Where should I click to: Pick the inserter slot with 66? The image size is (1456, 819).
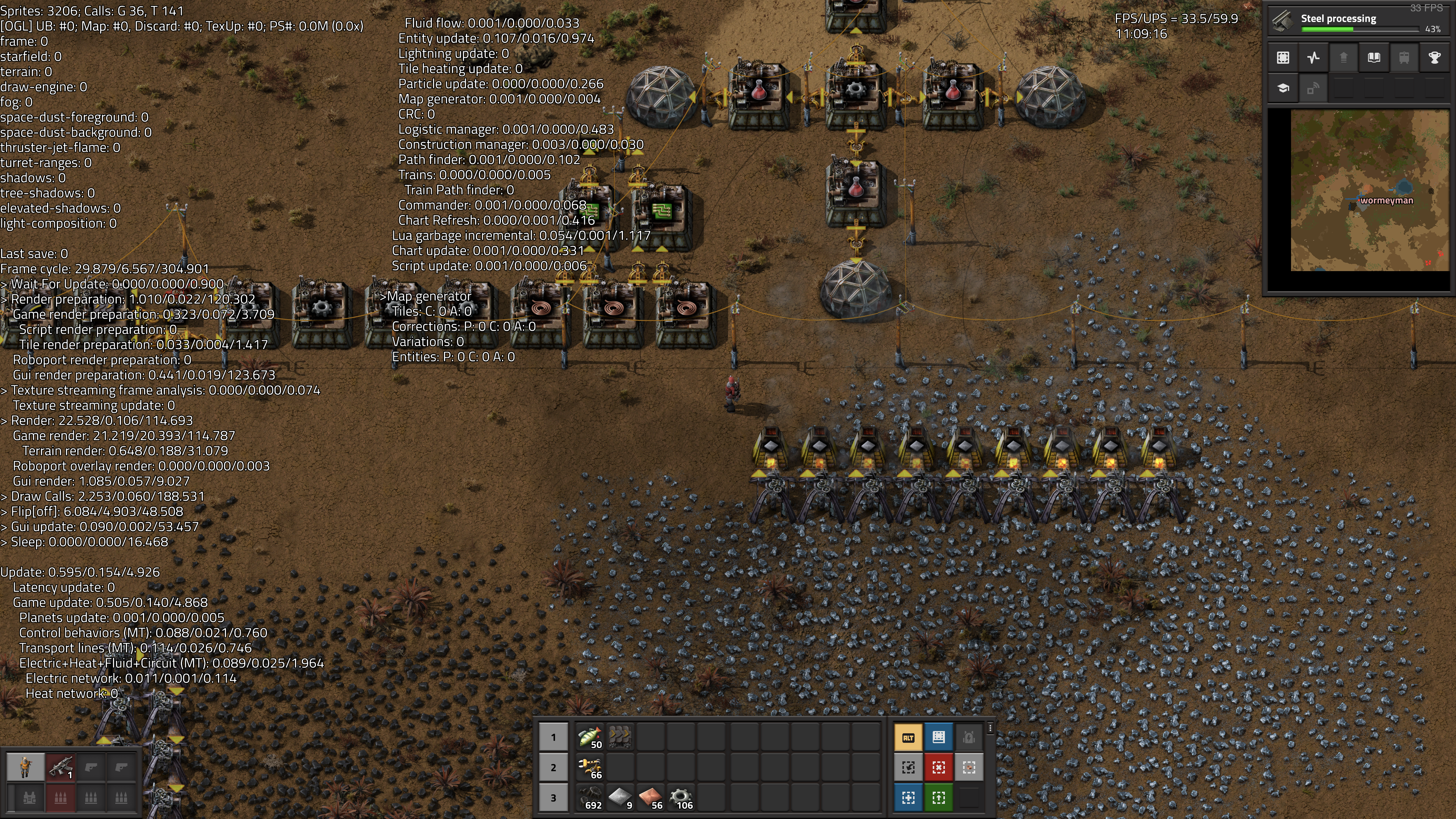[x=590, y=767]
